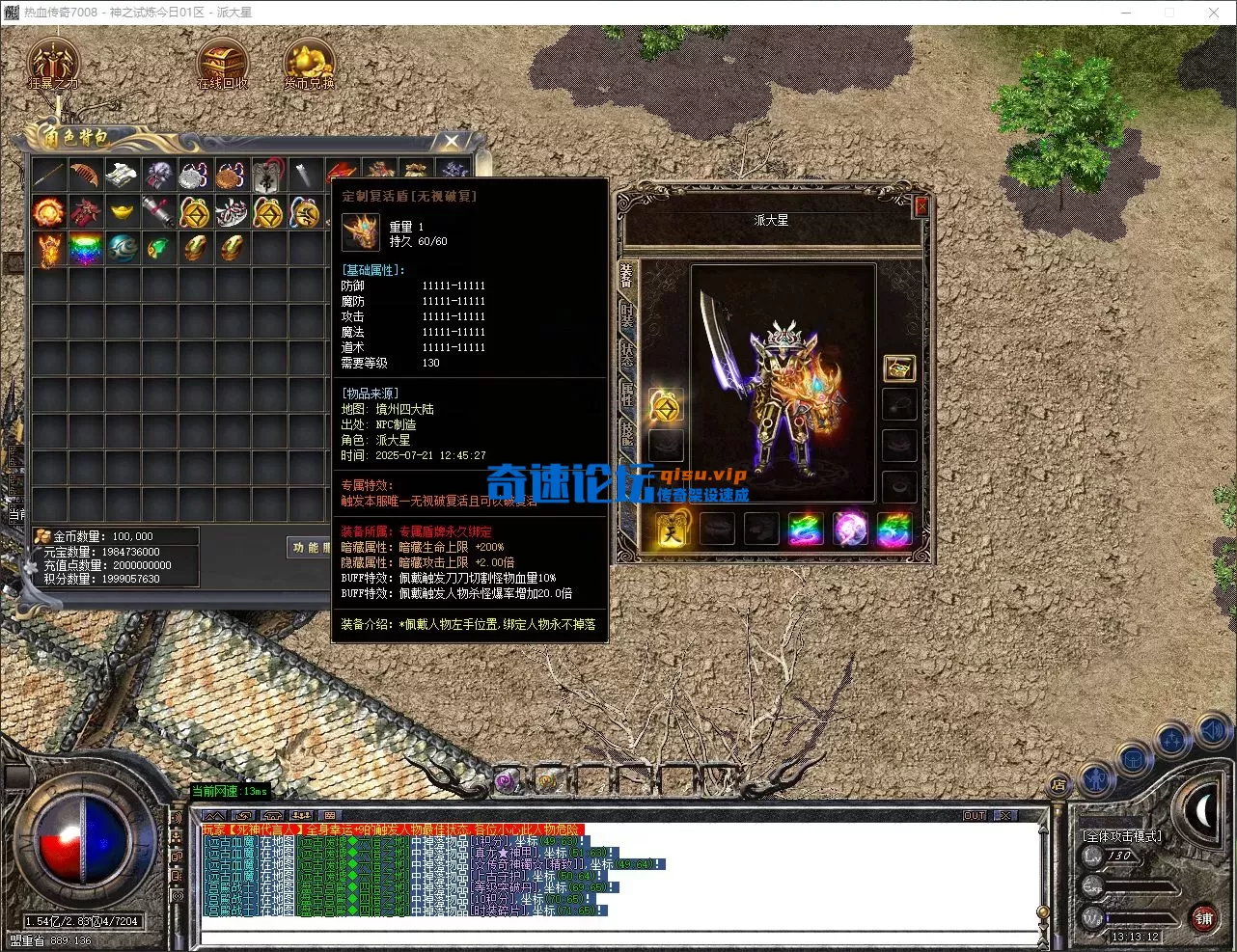Select the wooden comb item in the backpack
Viewport: 1237px width, 952px height.
tap(85, 175)
